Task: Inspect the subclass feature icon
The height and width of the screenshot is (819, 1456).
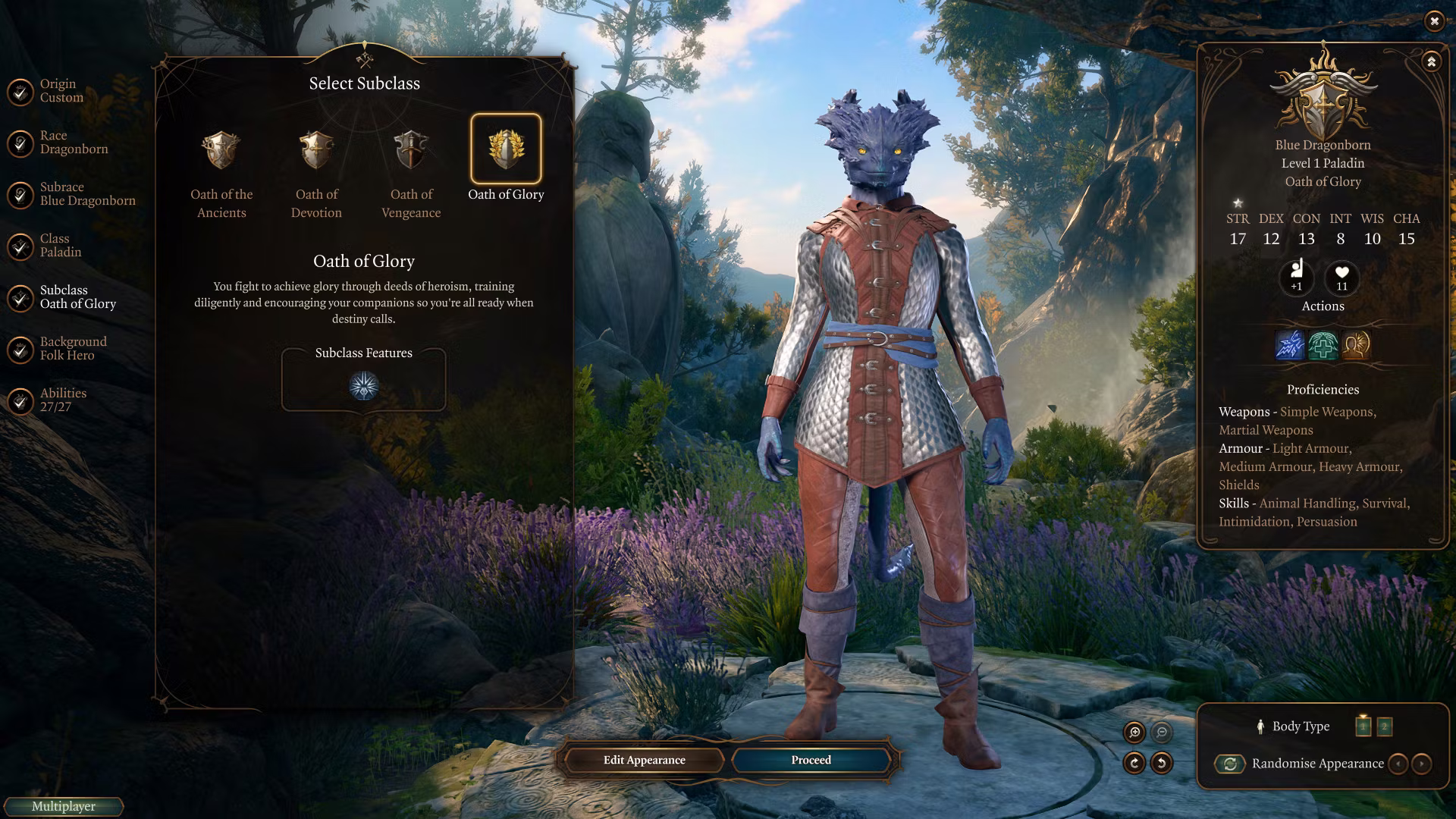Action: coord(364,386)
